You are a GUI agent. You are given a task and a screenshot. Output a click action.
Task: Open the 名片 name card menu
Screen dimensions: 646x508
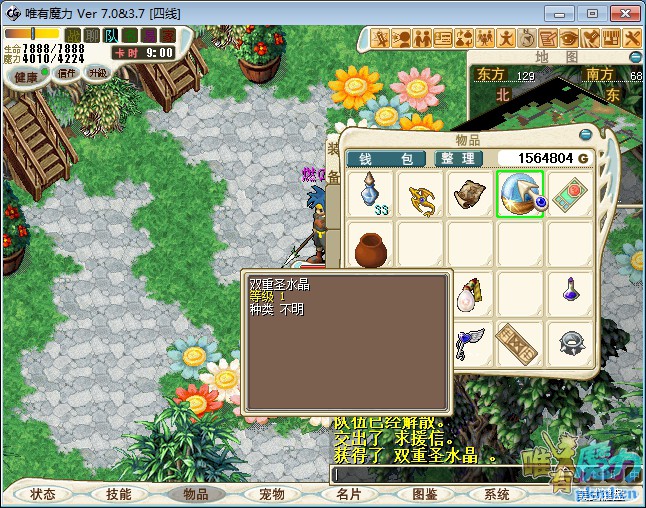(348, 494)
